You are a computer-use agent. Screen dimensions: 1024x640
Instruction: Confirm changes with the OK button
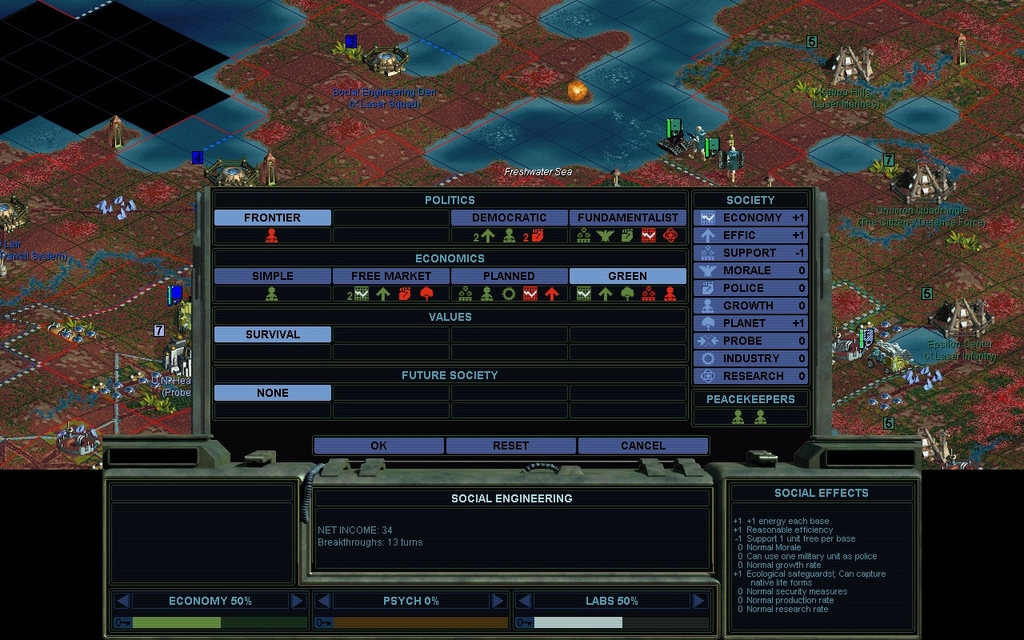(x=378, y=445)
